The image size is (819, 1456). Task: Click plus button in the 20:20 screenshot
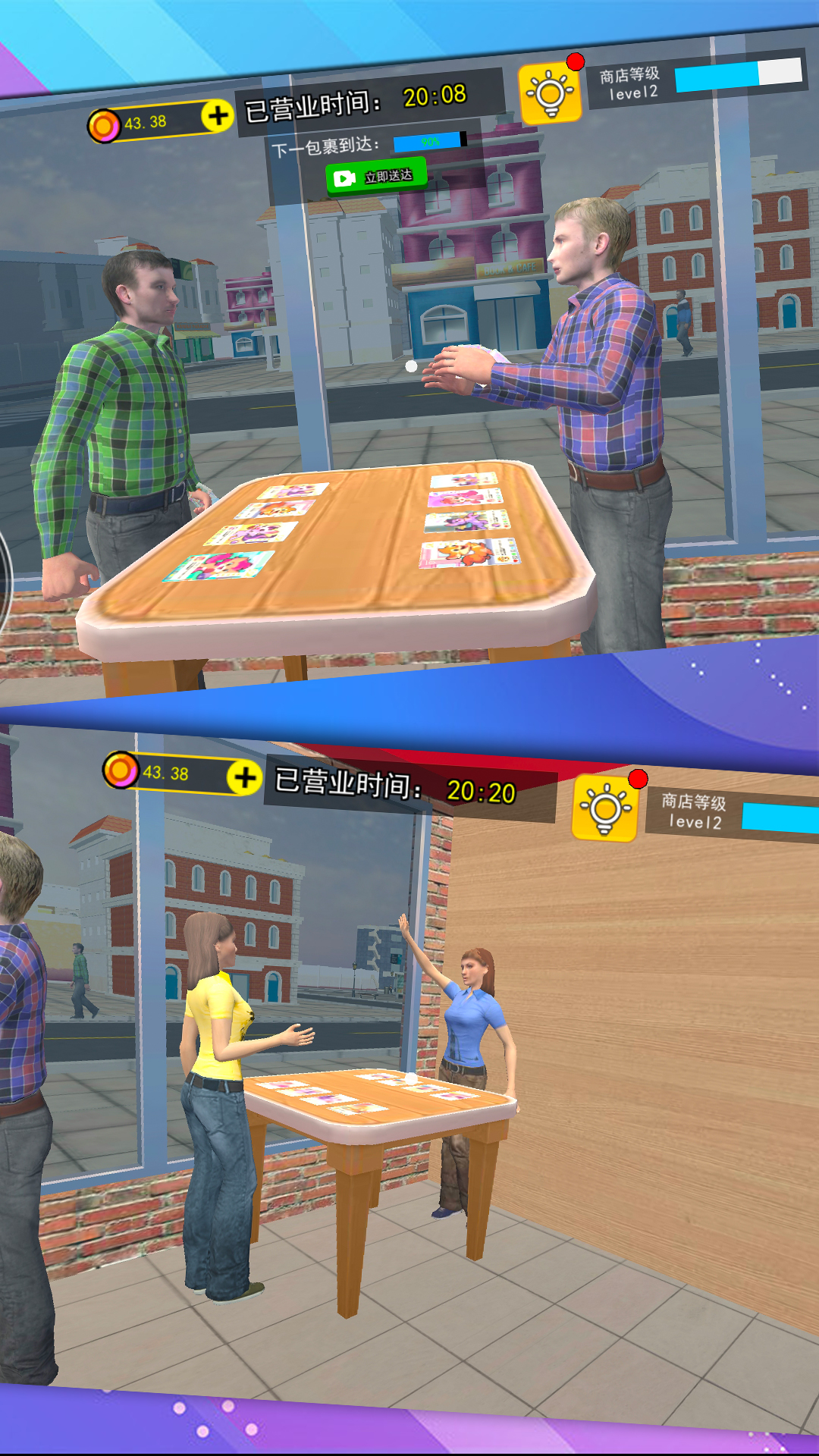click(244, 777)
